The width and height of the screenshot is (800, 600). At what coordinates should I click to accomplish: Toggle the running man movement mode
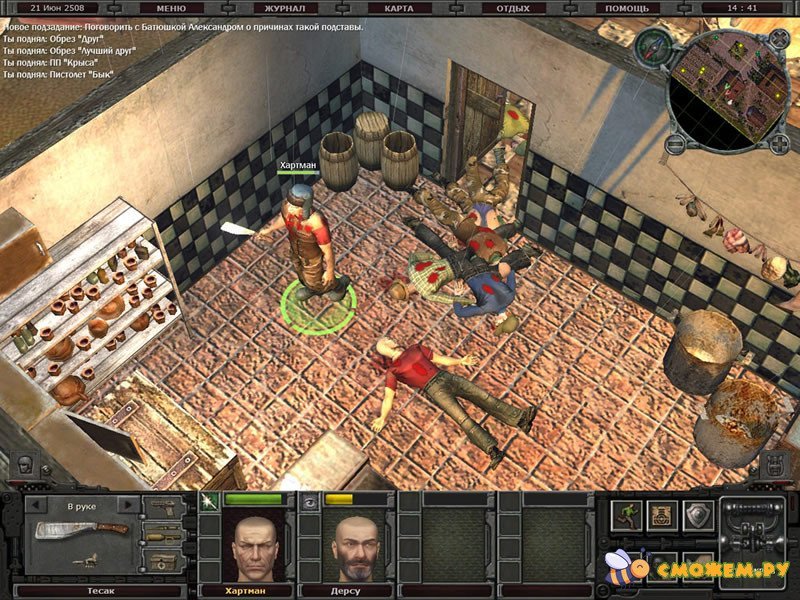(x=628, y=515)
